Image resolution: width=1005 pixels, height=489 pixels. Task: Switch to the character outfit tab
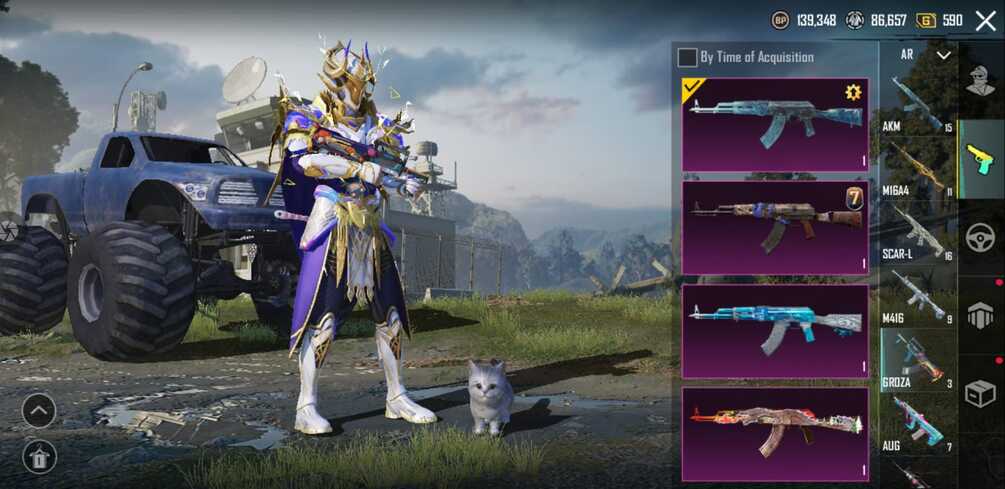click(981, 81)
